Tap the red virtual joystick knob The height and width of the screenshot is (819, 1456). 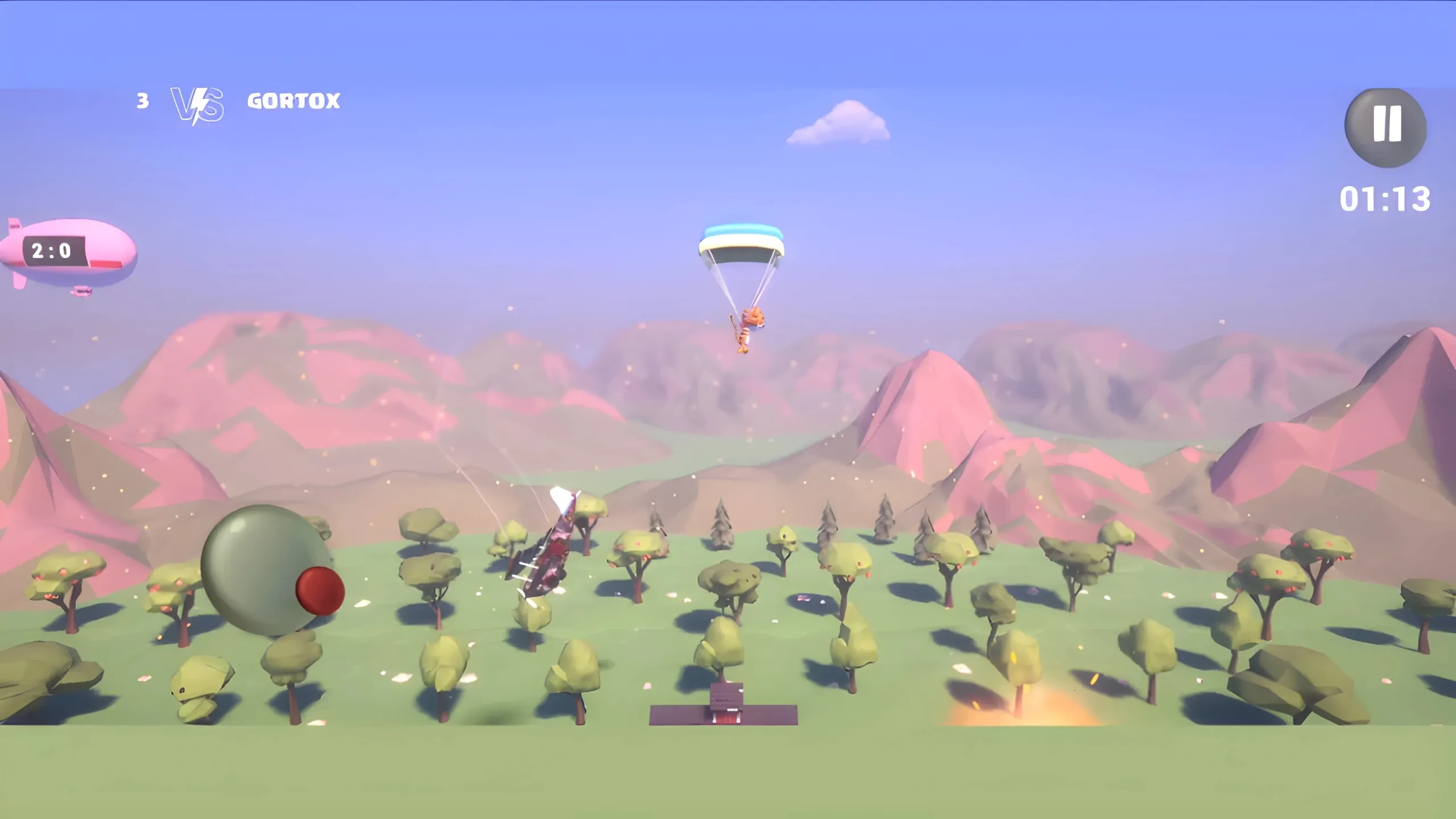tap(320, 590)
